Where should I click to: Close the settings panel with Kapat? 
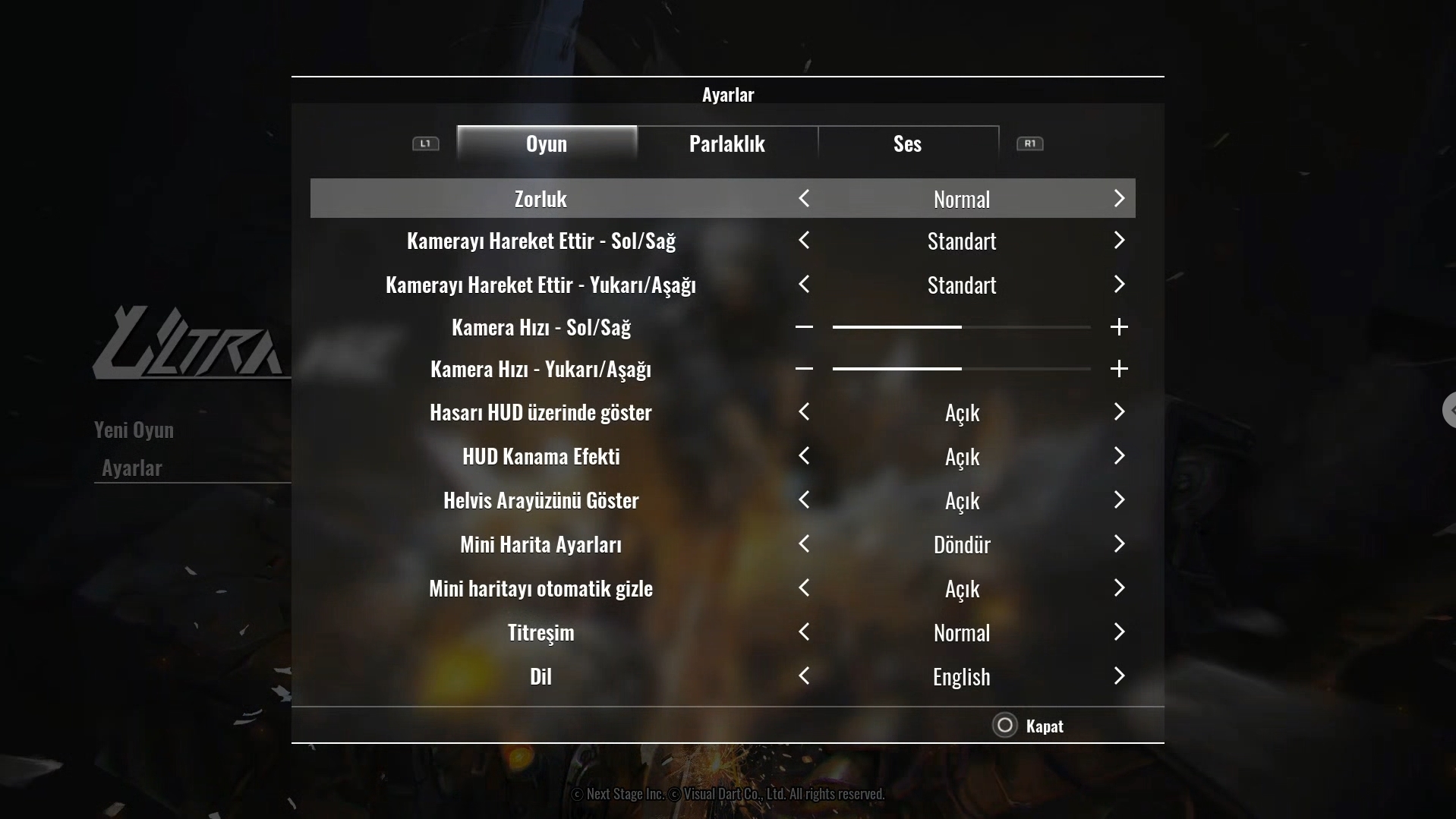pyautogui.click(x=1028, y=726)
